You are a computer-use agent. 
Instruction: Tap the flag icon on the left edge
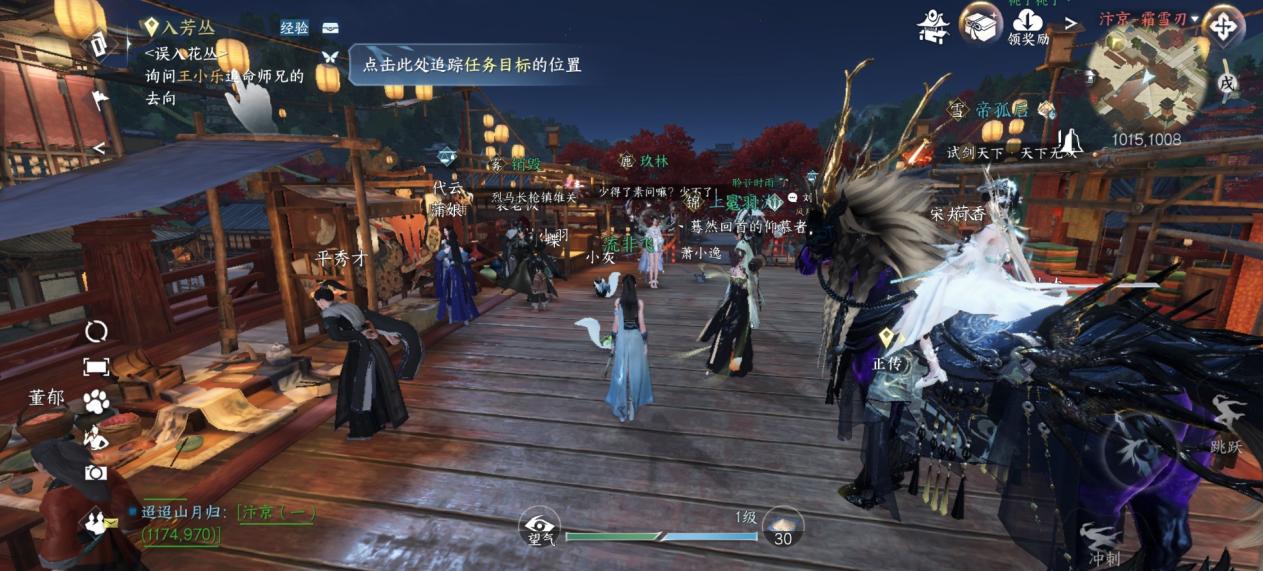pos(101,99)
